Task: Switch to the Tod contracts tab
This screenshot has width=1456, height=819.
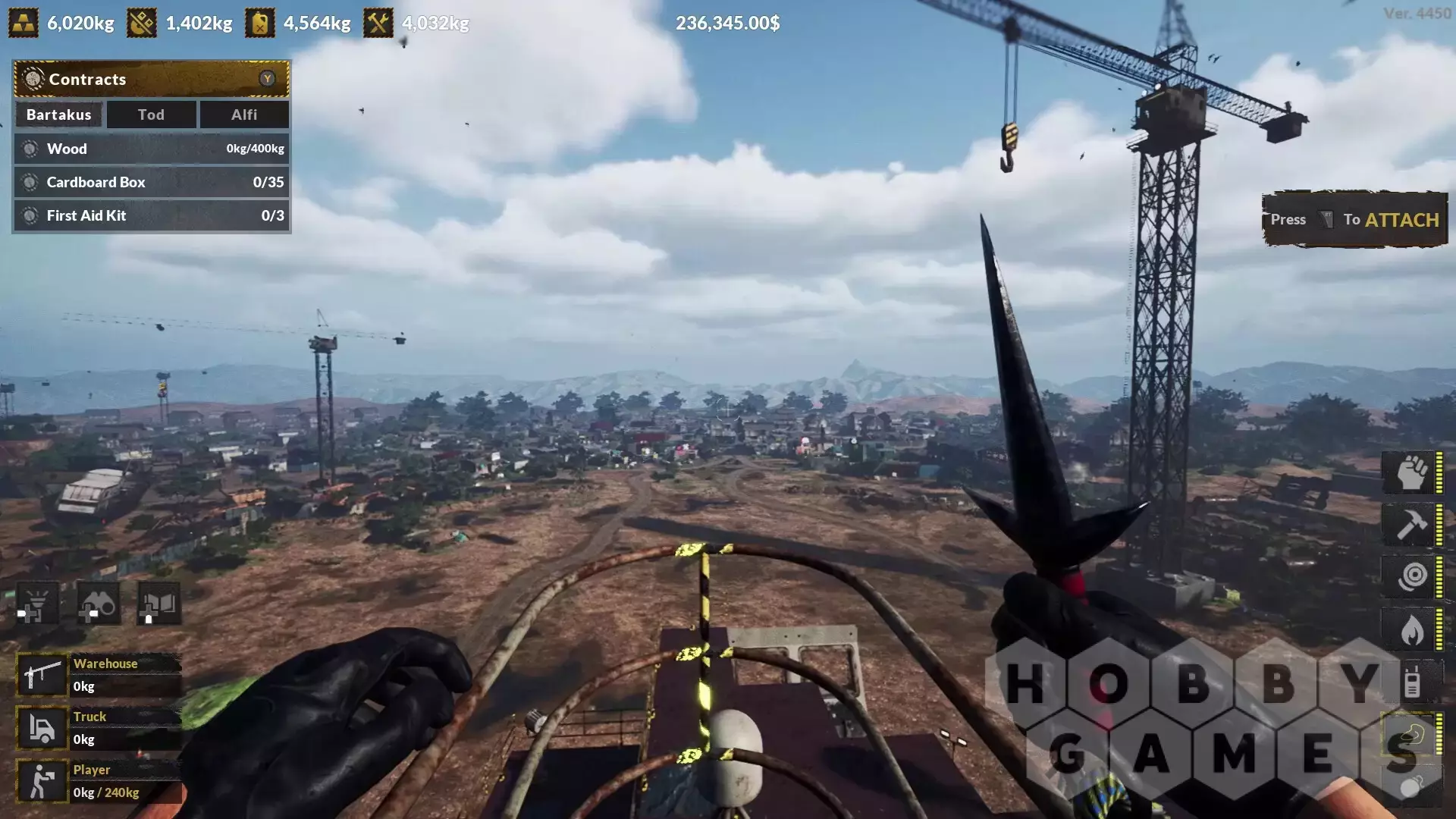Action: pyautogui.click(x=151, y=115)
